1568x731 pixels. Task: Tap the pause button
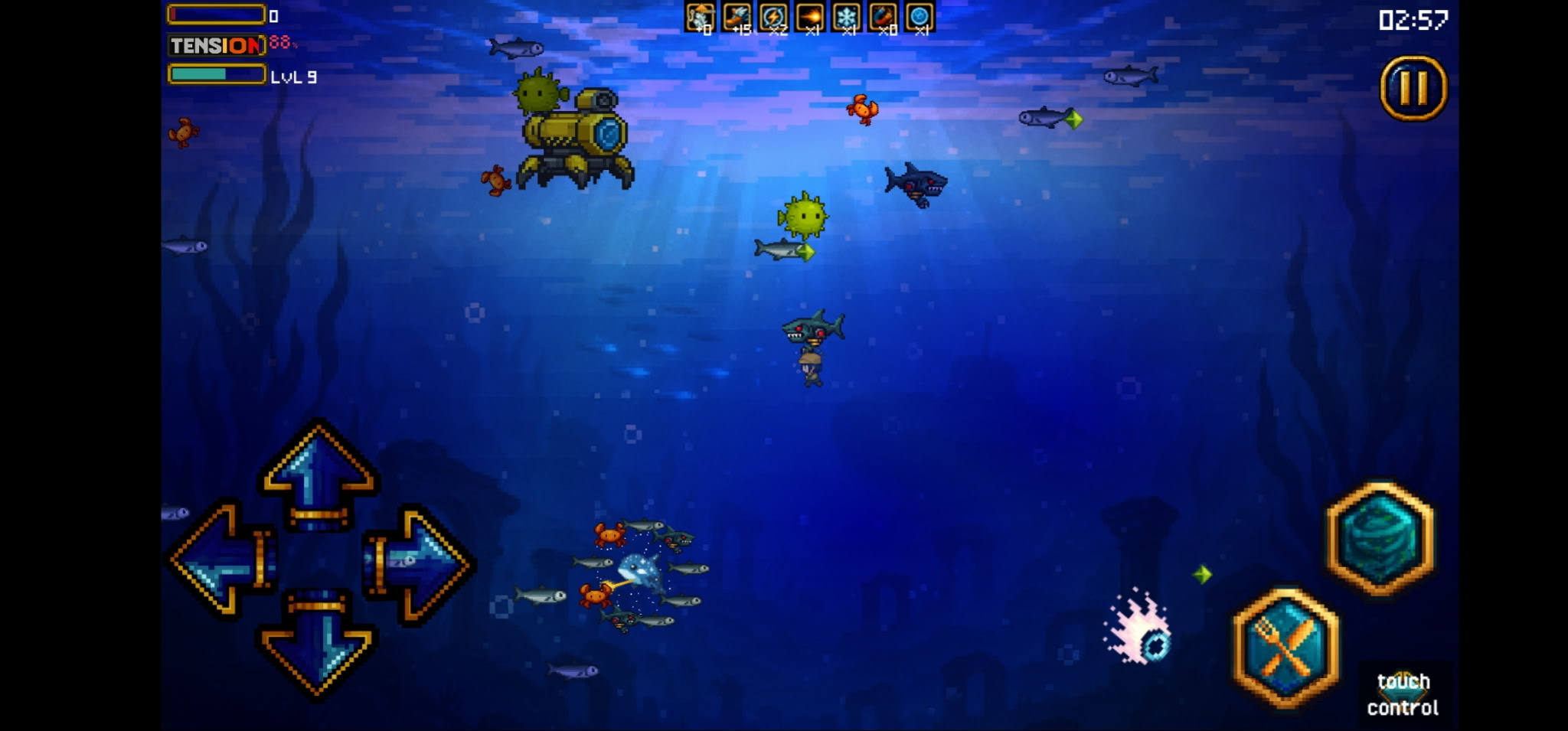tap(1413, 86)
